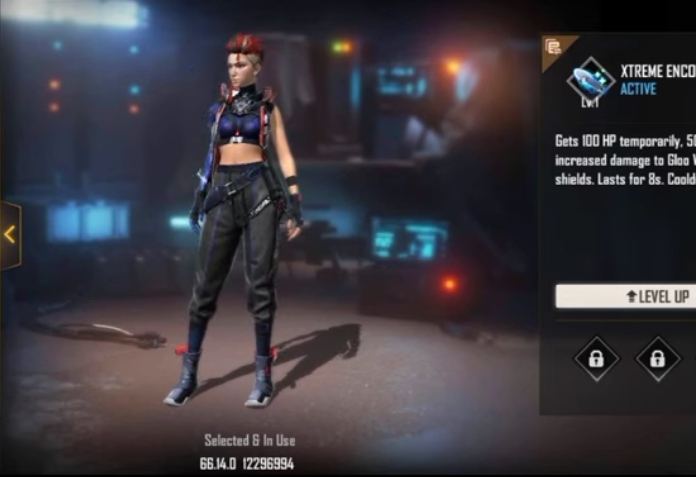
Task: Expand the yellow left-arrow side panel
Action: 10,235
